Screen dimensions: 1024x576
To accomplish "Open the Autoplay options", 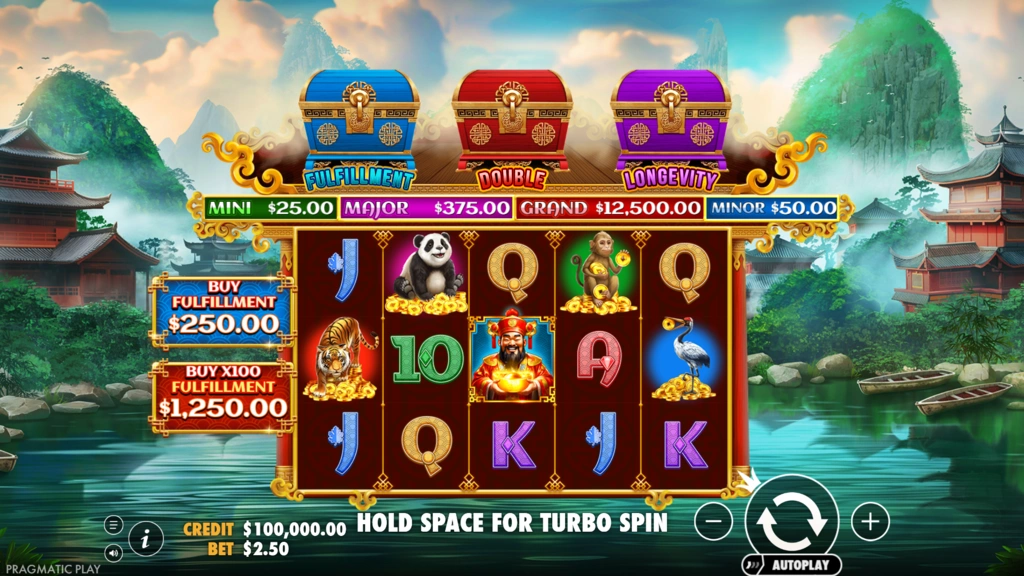I will [x=791, y=564].
